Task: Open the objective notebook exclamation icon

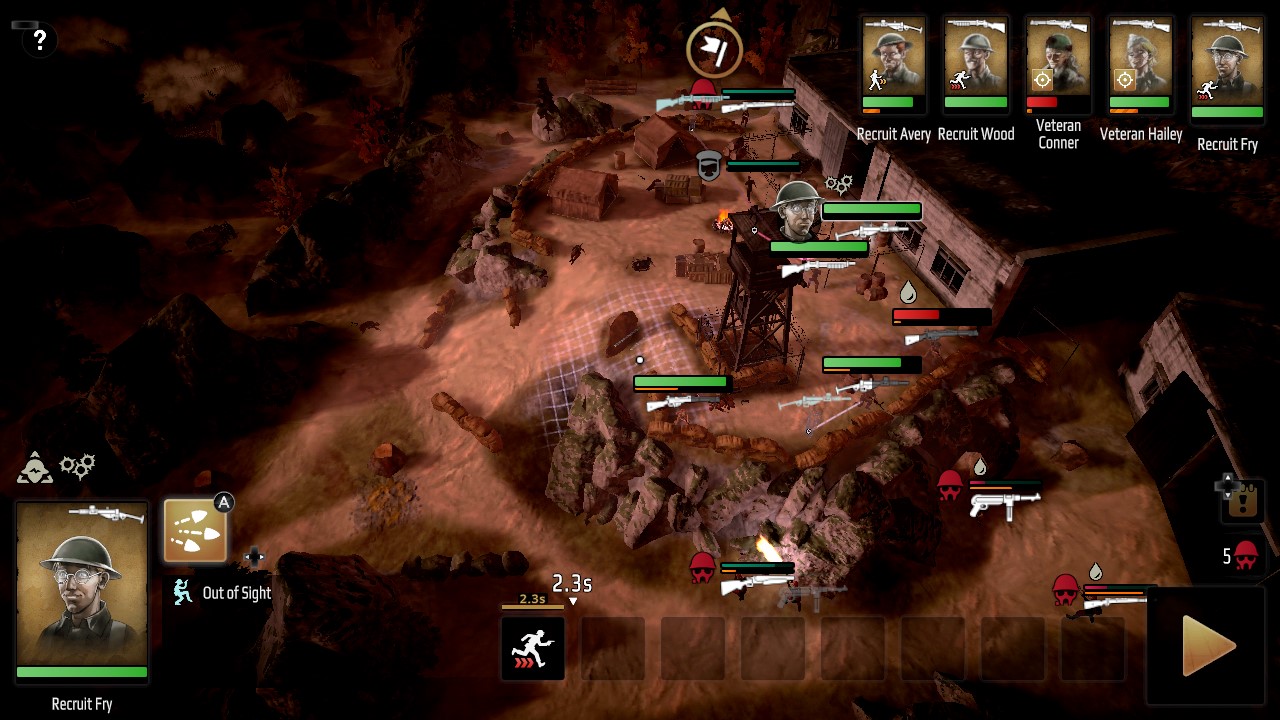Action: [x=1245, y=500]
